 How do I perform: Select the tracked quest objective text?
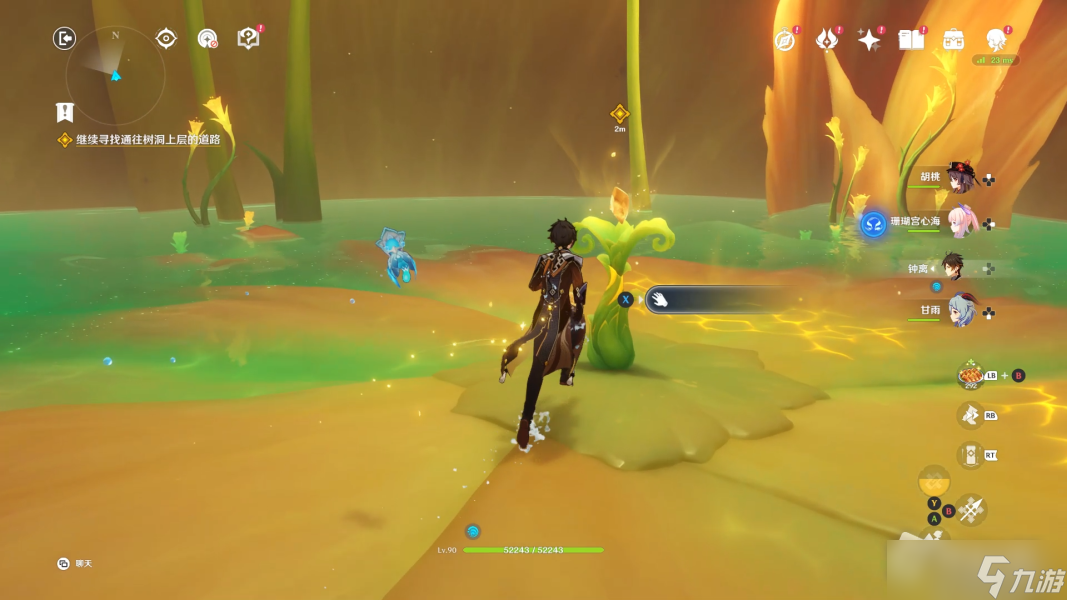pyautogui.click(x=147, y=140)
